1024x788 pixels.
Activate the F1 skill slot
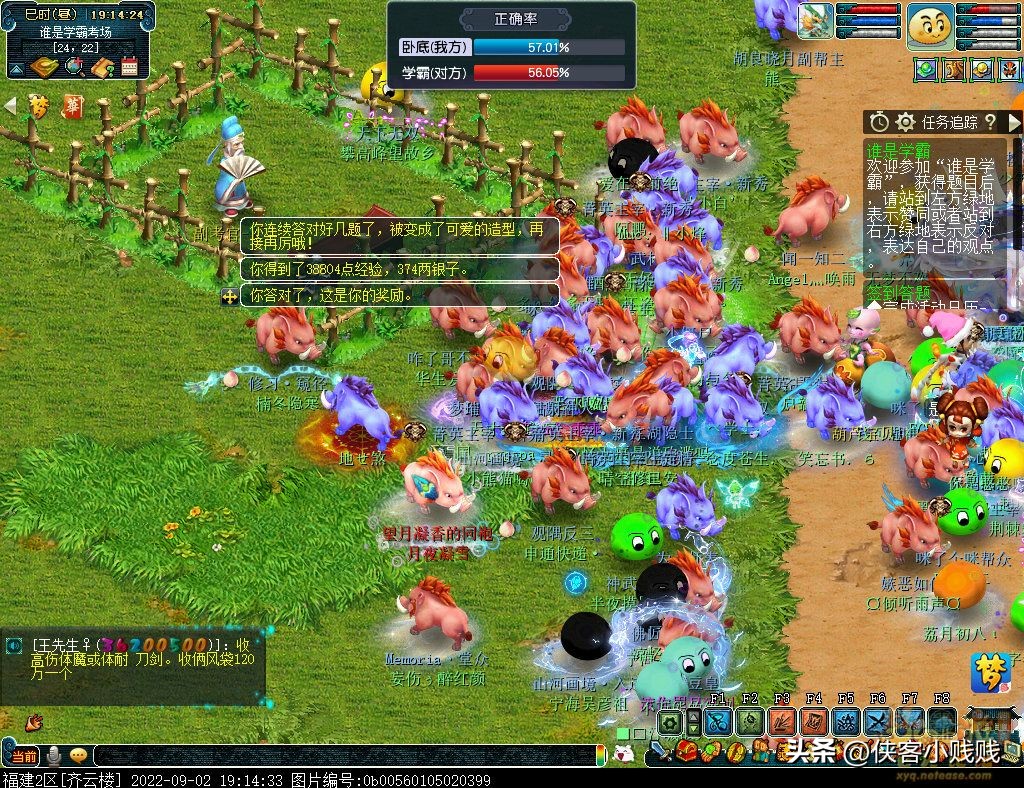[718, 722]
